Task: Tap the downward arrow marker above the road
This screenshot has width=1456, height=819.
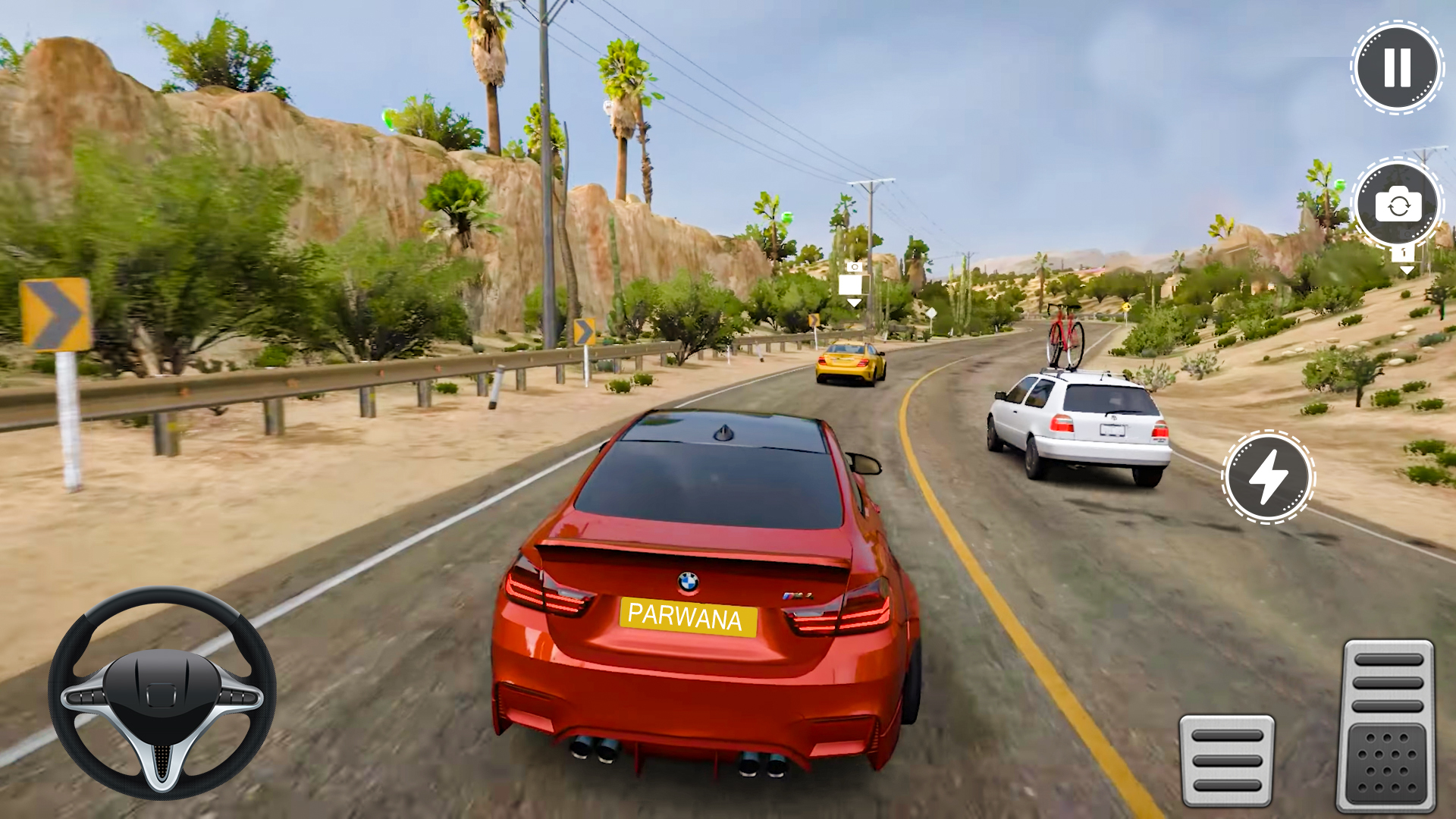Action: coord(852,302)
